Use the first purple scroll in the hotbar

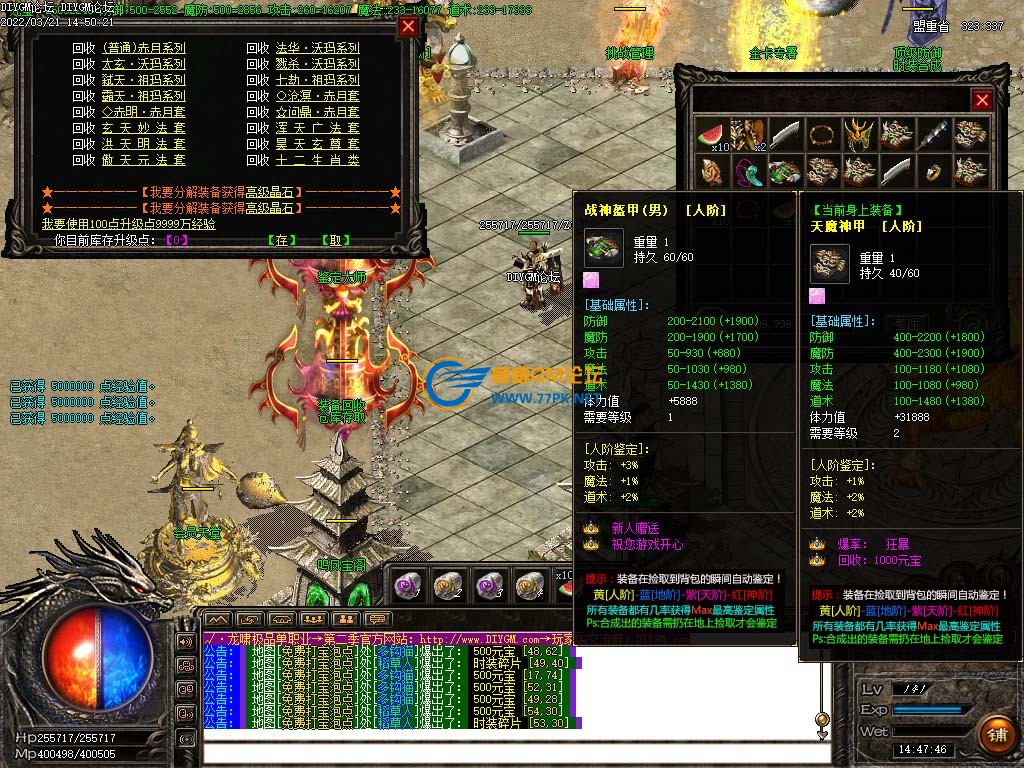point(409,584)
